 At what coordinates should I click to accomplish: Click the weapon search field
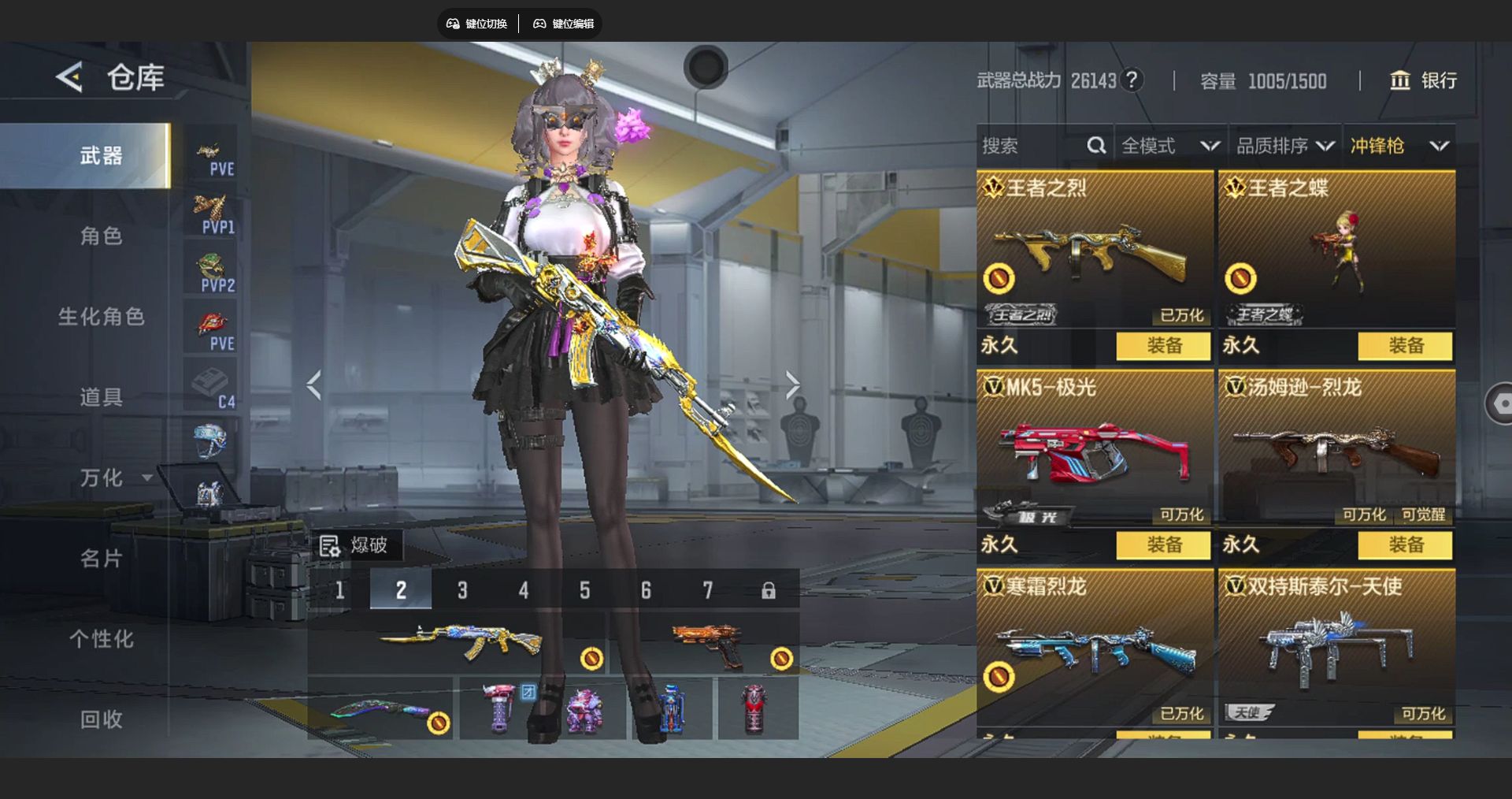coord(1032,146)
